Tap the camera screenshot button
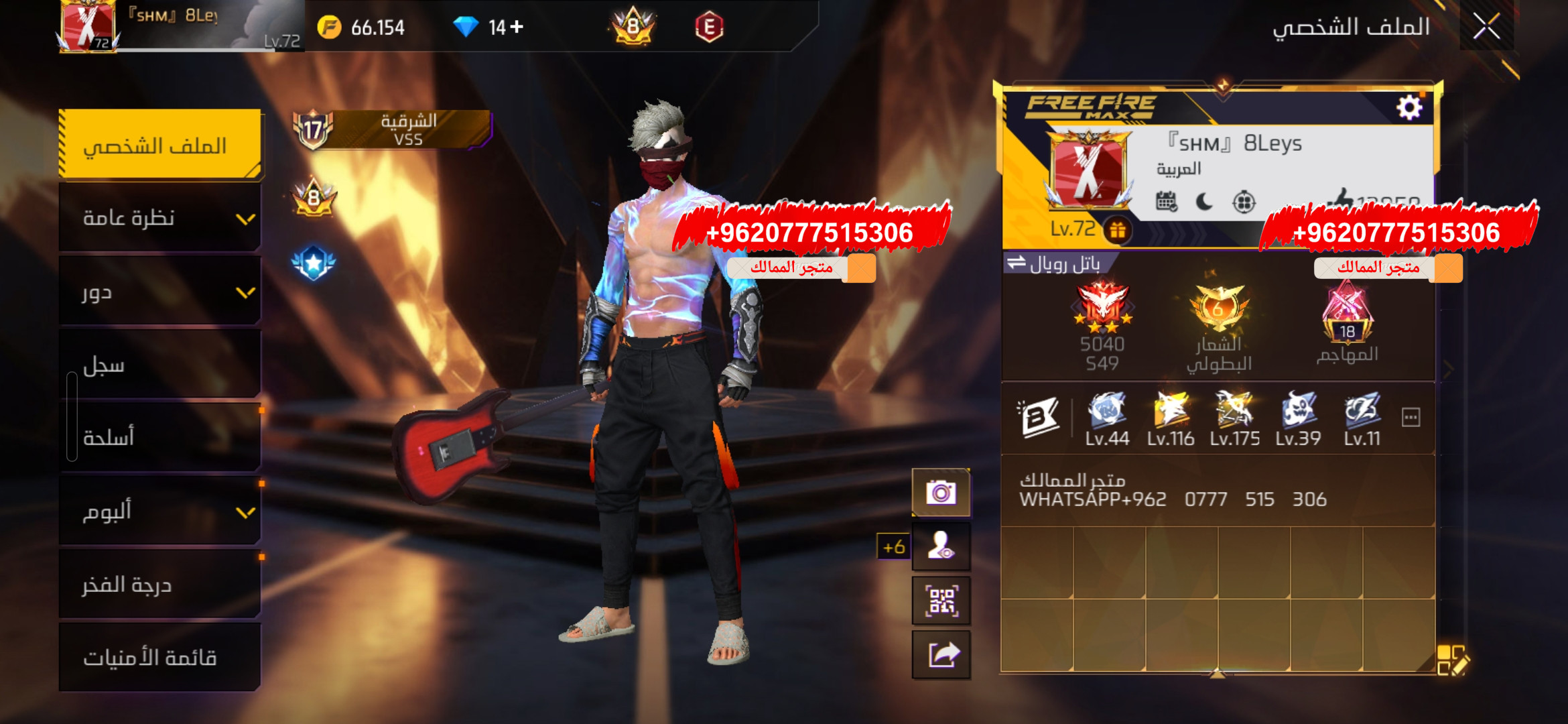The width and height of the screenshot is (1568, 724). pyautogui.click(x=941, y=493)
